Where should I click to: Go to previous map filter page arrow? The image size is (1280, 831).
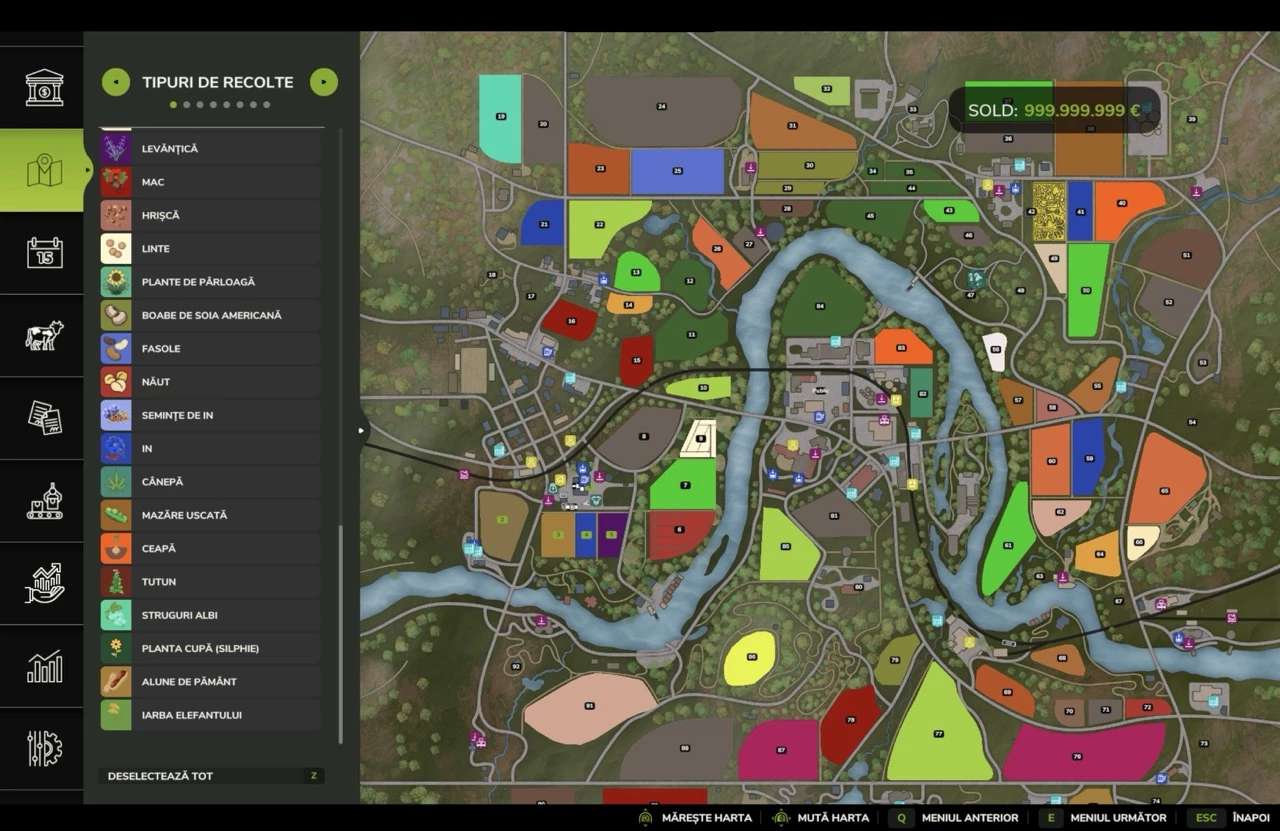click(116, 82)
